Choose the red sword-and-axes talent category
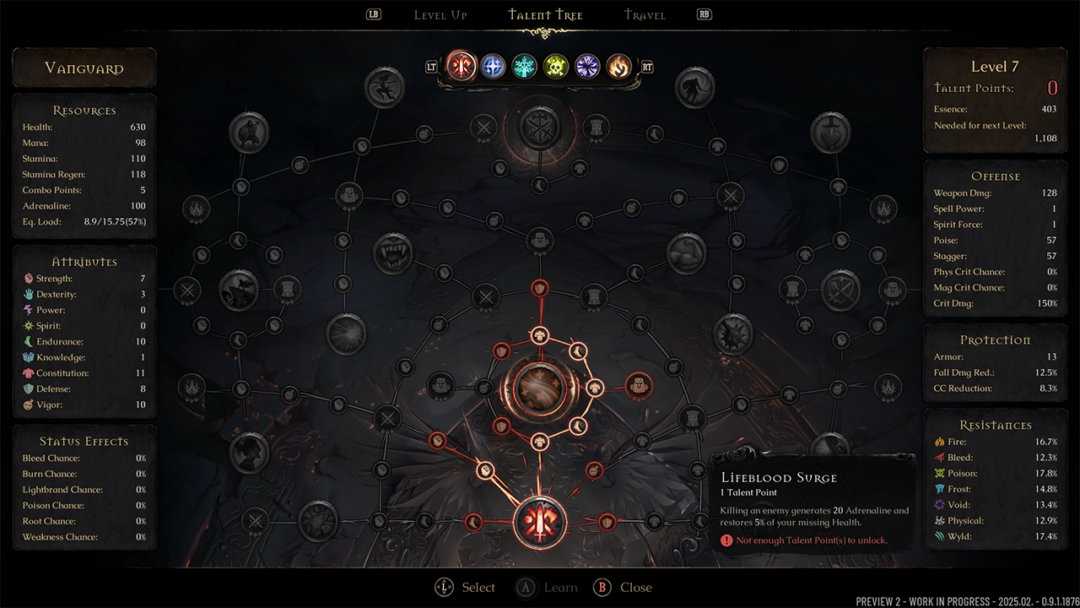Image resolution: width=1080 pixels, height=608 pixels. (x=461, y=66)
